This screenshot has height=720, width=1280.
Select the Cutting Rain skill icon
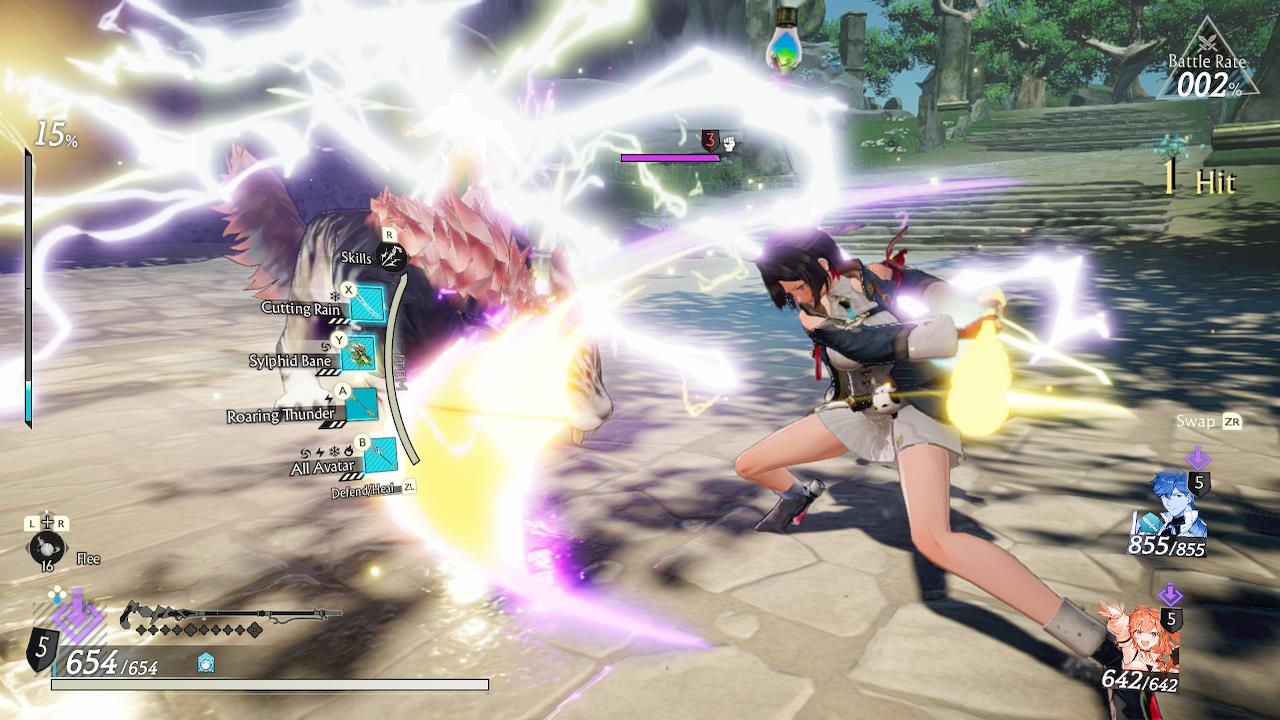tap(366, 303)
